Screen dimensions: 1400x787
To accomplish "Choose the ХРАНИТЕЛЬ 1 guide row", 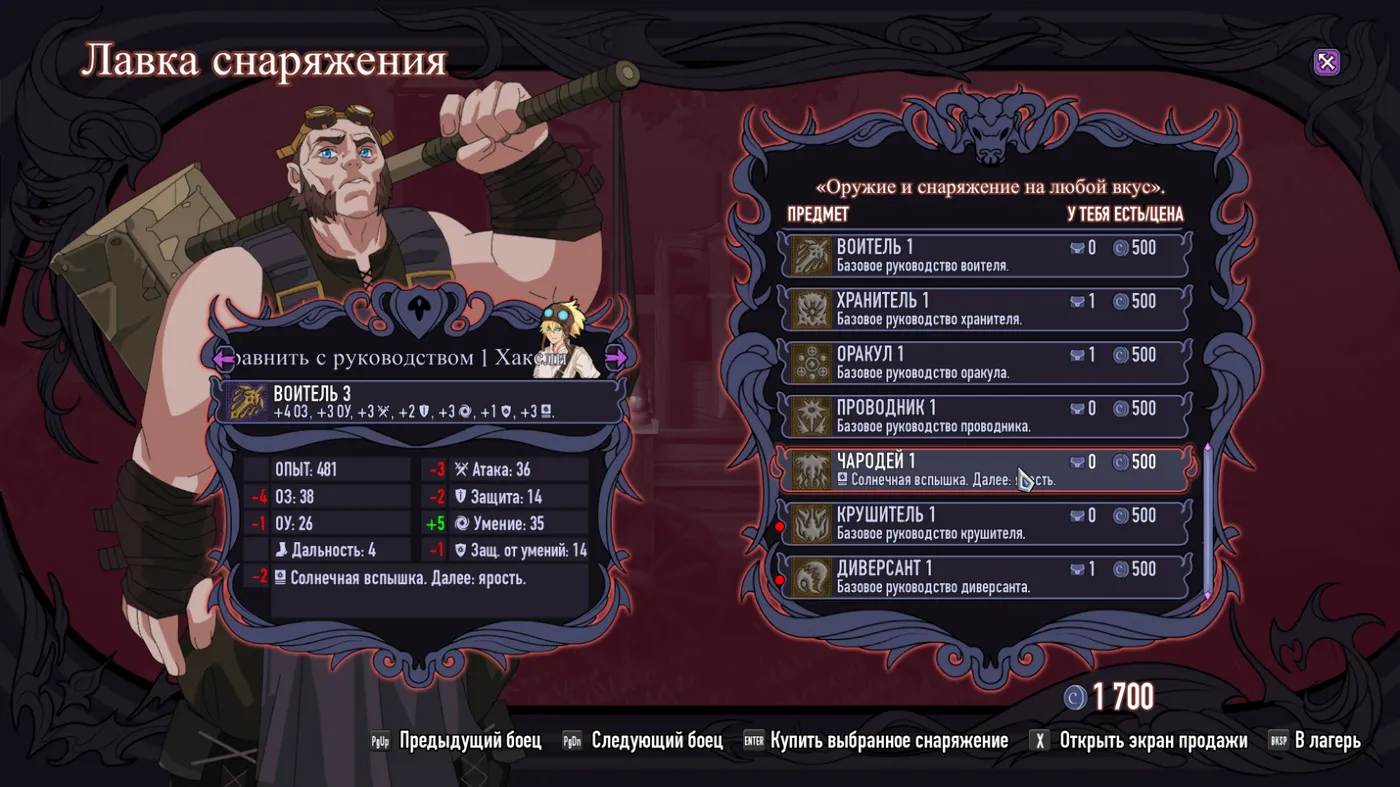I will [x=985, y=309].
